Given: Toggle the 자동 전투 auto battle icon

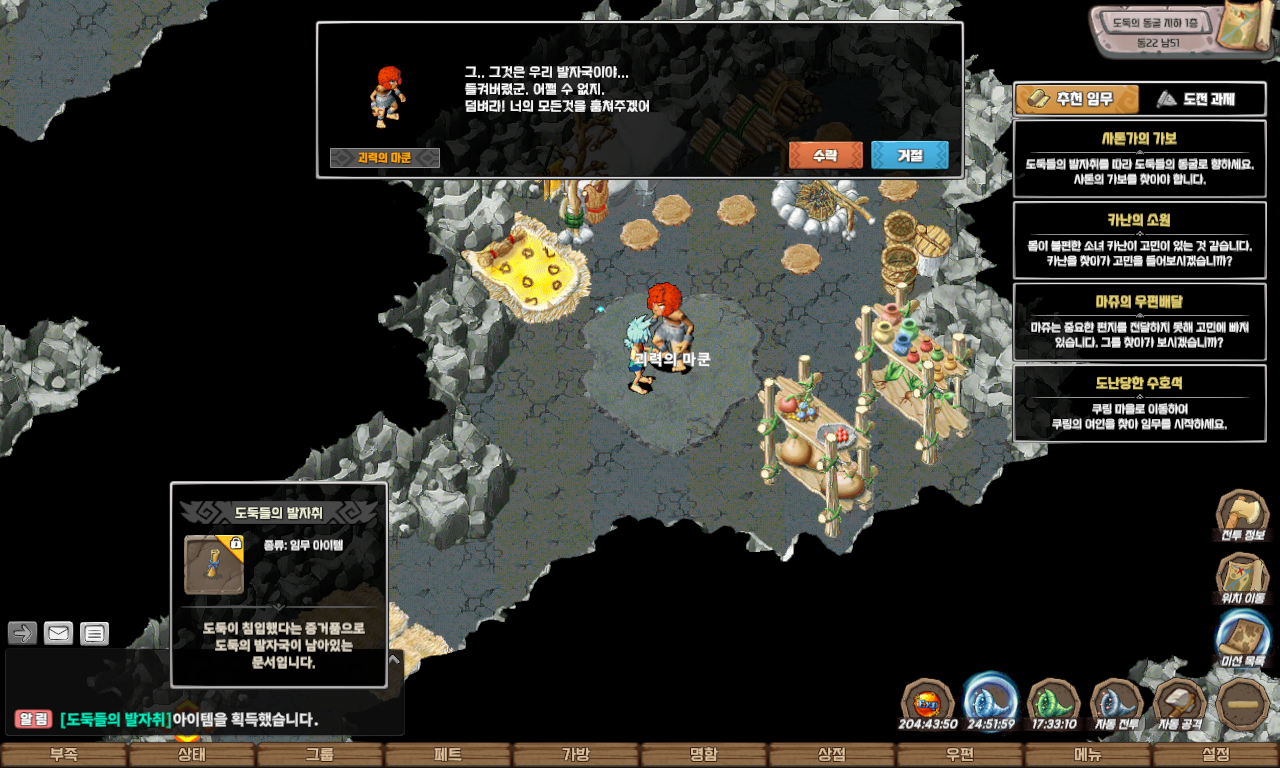Looking at the screenshot, I should pos(1118,704).
